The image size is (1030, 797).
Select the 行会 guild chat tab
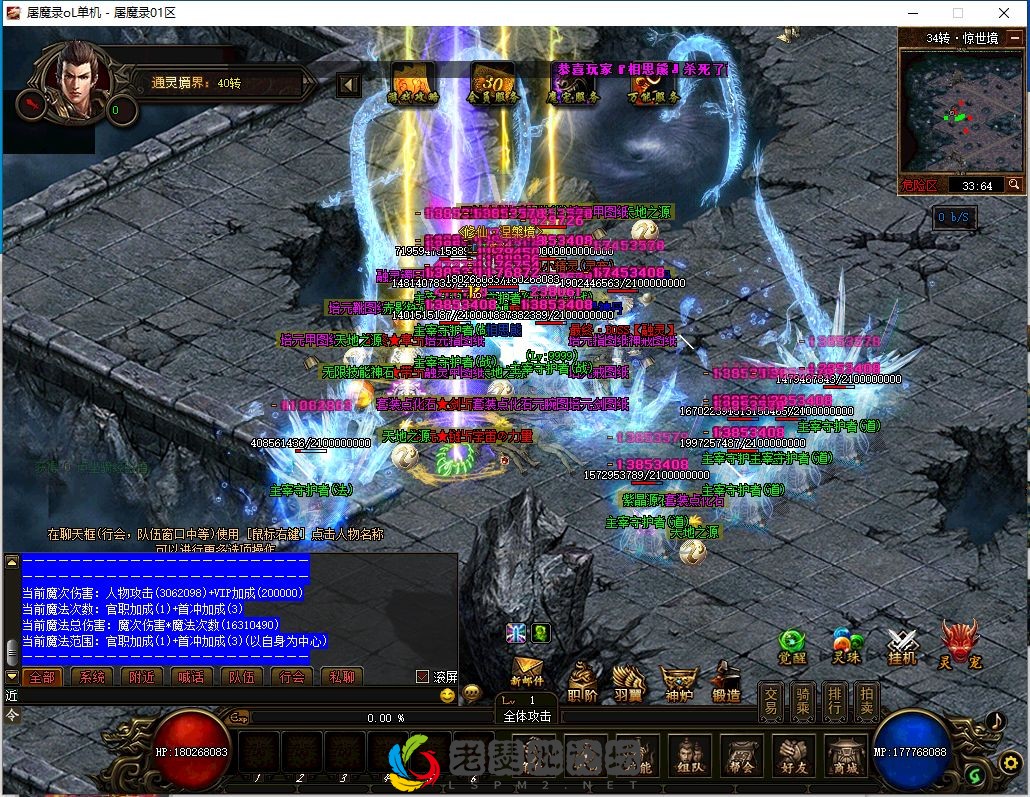[292, 677]
